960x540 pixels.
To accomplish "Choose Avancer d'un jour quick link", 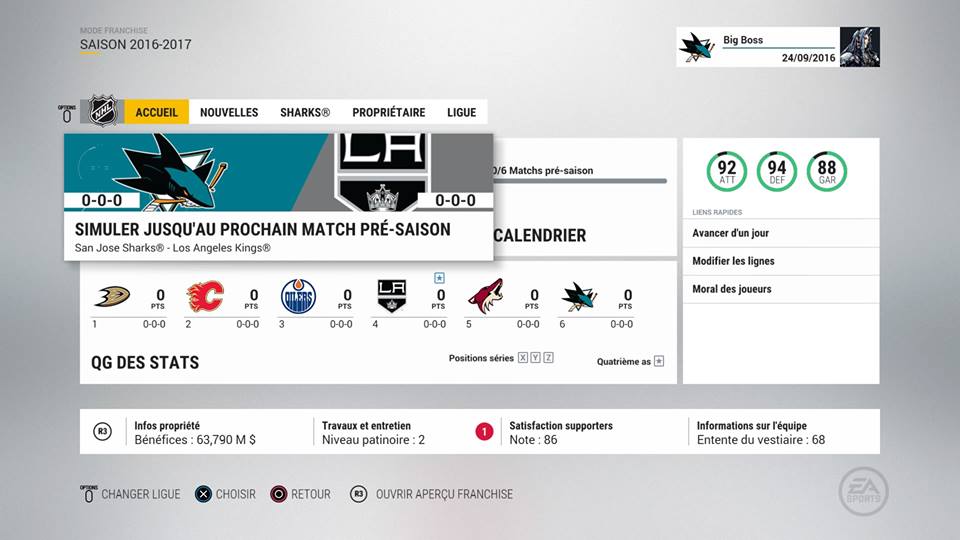I will pos(780,233).
